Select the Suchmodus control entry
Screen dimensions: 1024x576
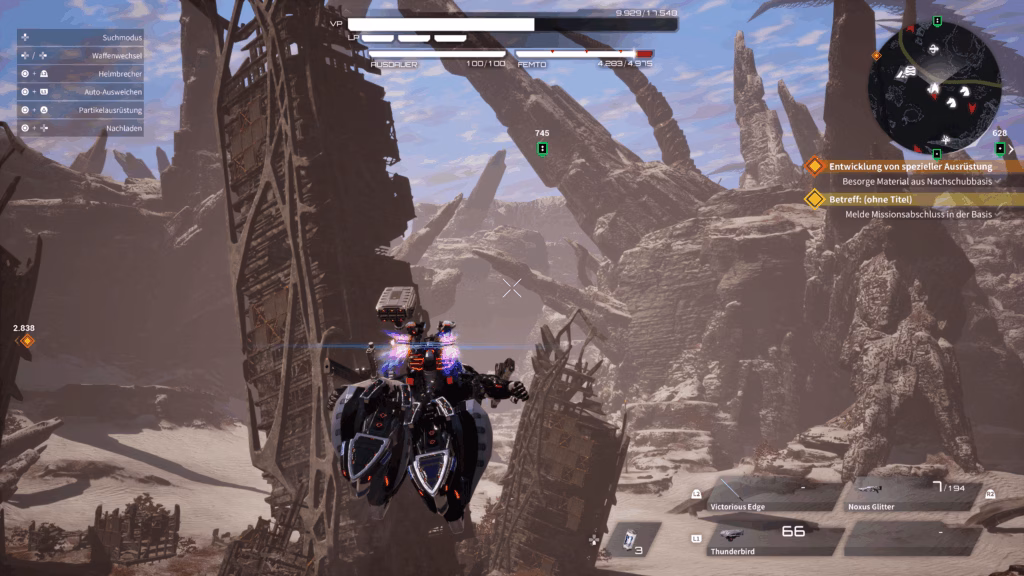[x=80, y=37]
